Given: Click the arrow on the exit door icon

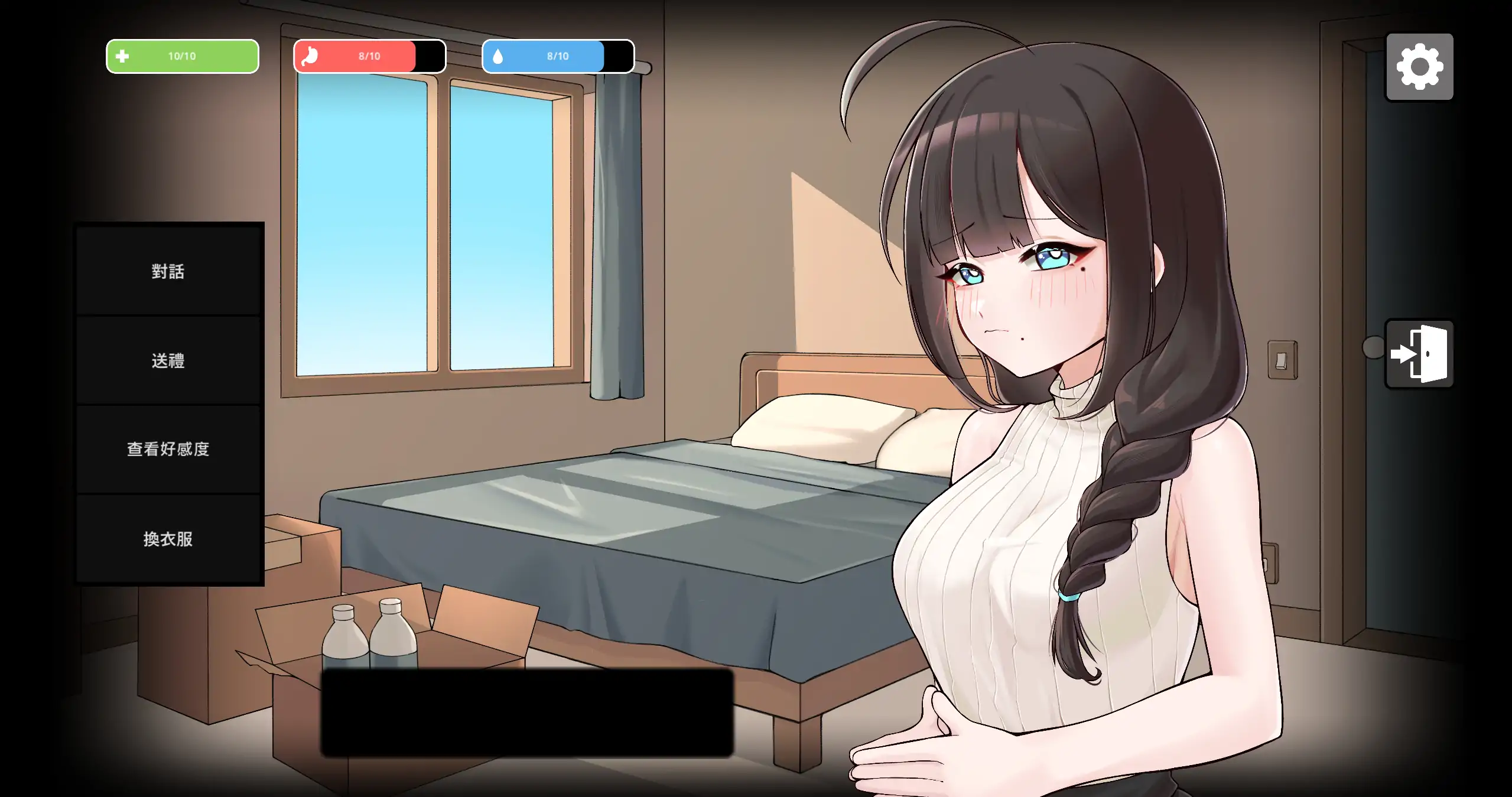Looking at the screenshot, I should 1405,354.
